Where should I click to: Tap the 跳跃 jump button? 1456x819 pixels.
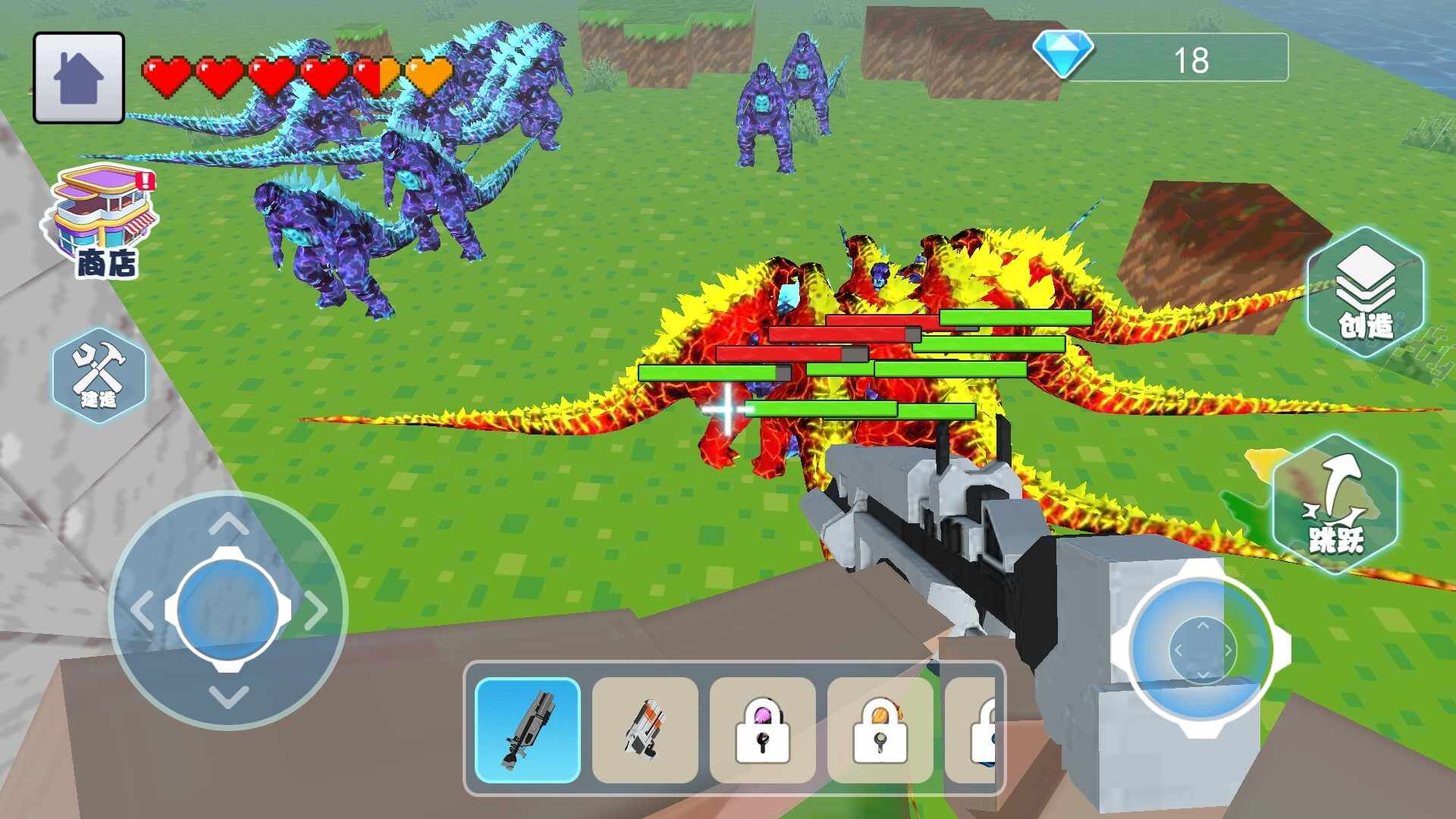1335,504
